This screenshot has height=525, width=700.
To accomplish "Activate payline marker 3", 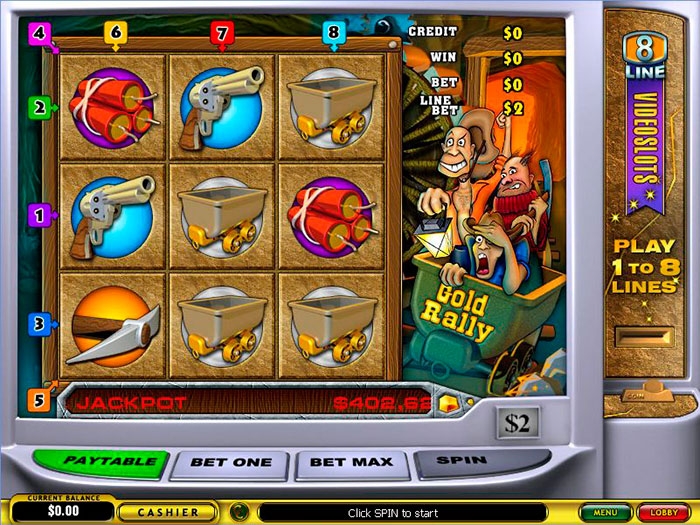I will (x=39, y=324).
